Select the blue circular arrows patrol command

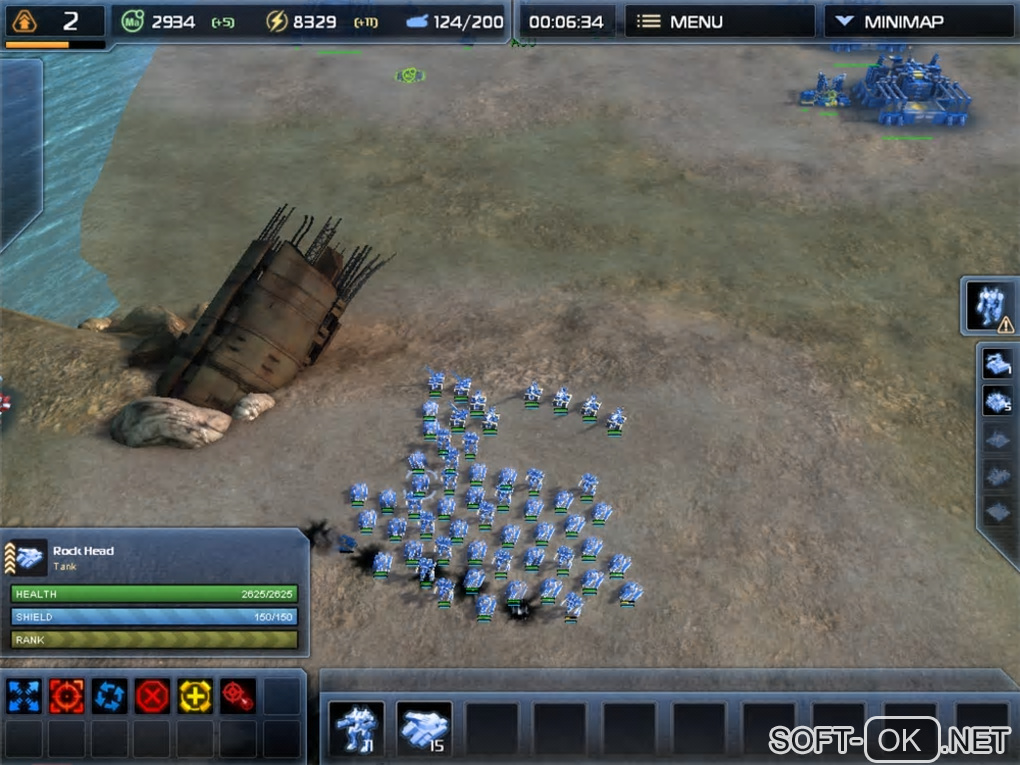[110, 696]
